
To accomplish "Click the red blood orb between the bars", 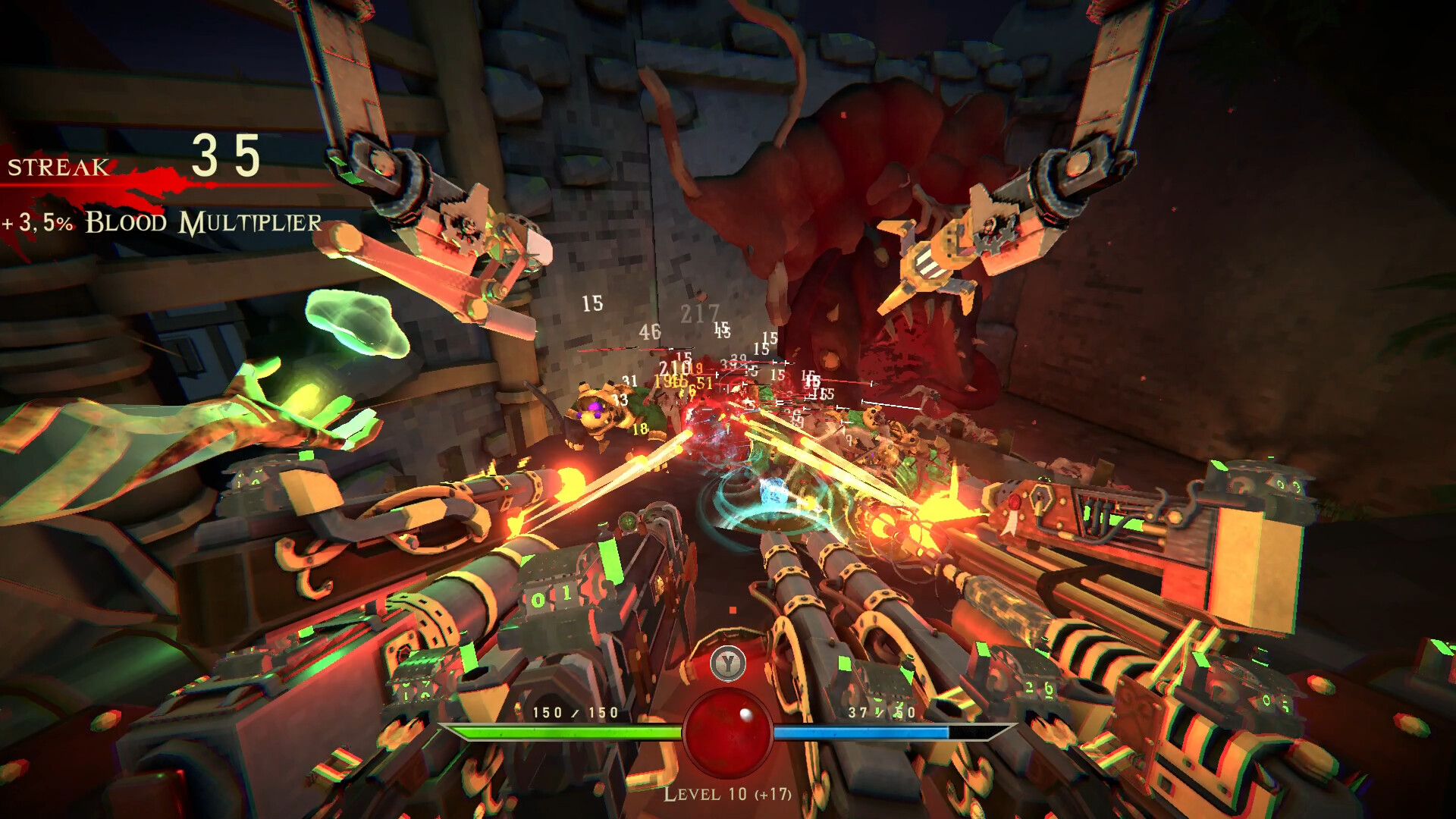I will point(727,732).
